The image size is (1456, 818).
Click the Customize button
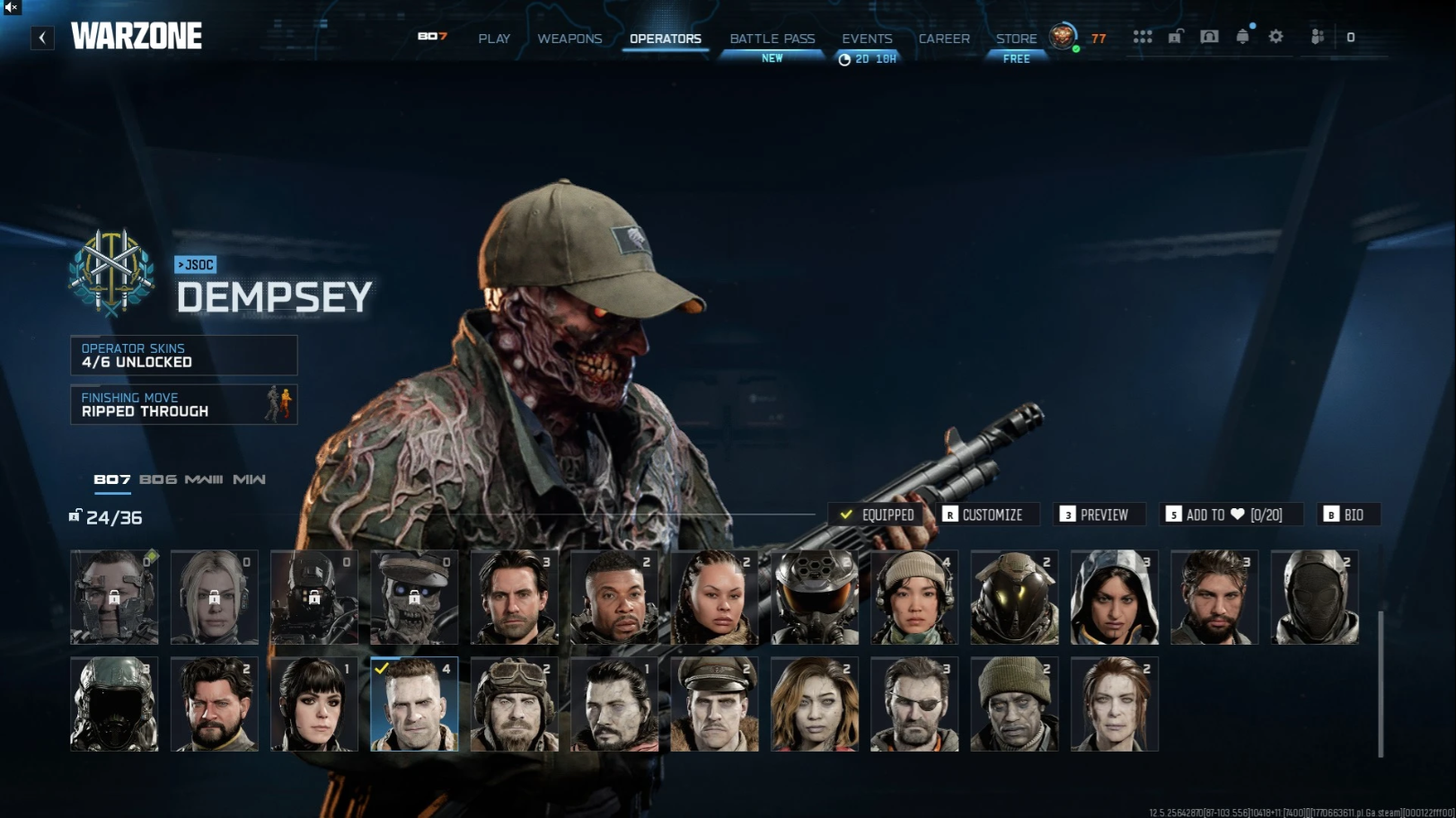(990, 515)
